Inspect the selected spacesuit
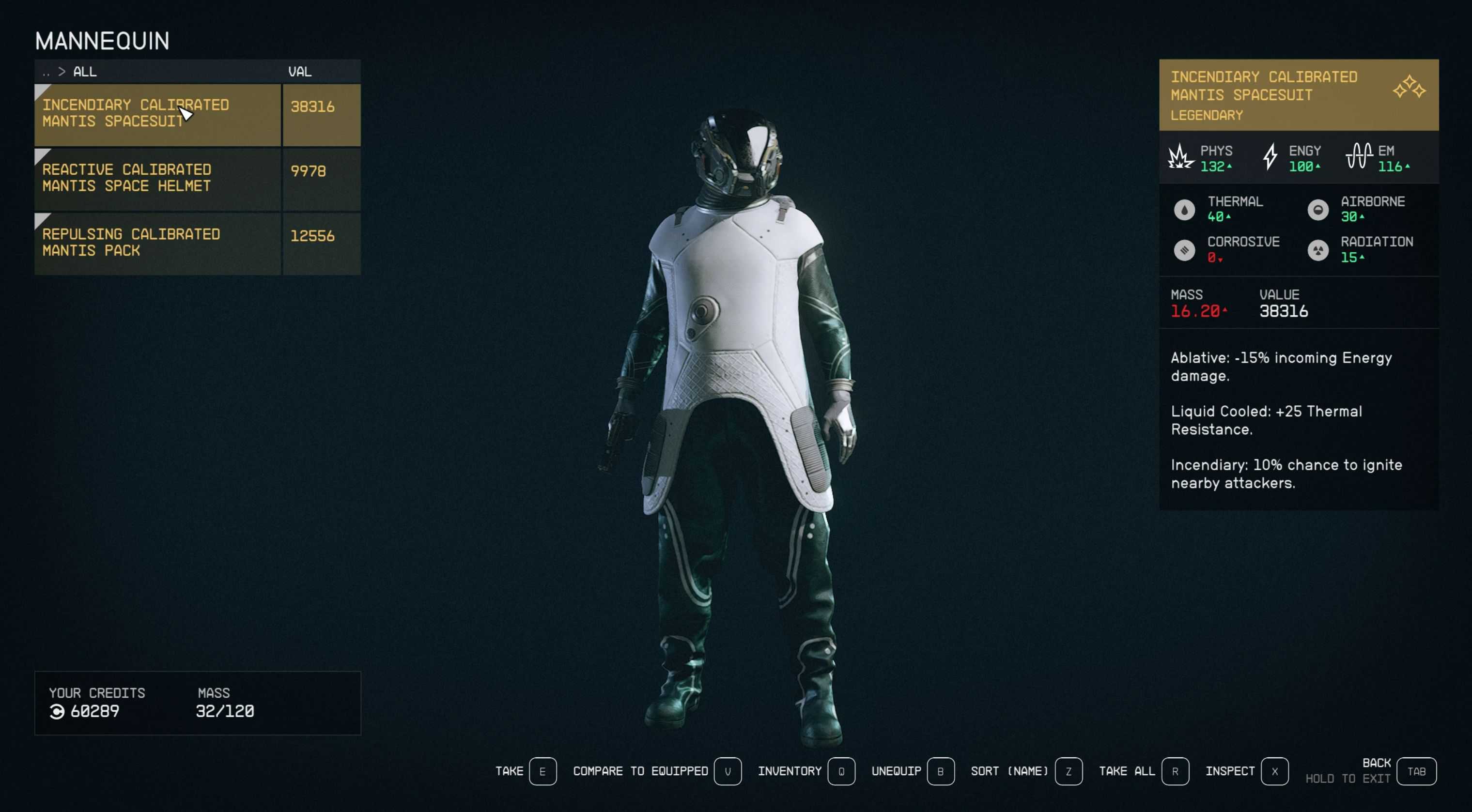Image resolution: width=1472 pixels, height=812 pixels. point(1274,771)
